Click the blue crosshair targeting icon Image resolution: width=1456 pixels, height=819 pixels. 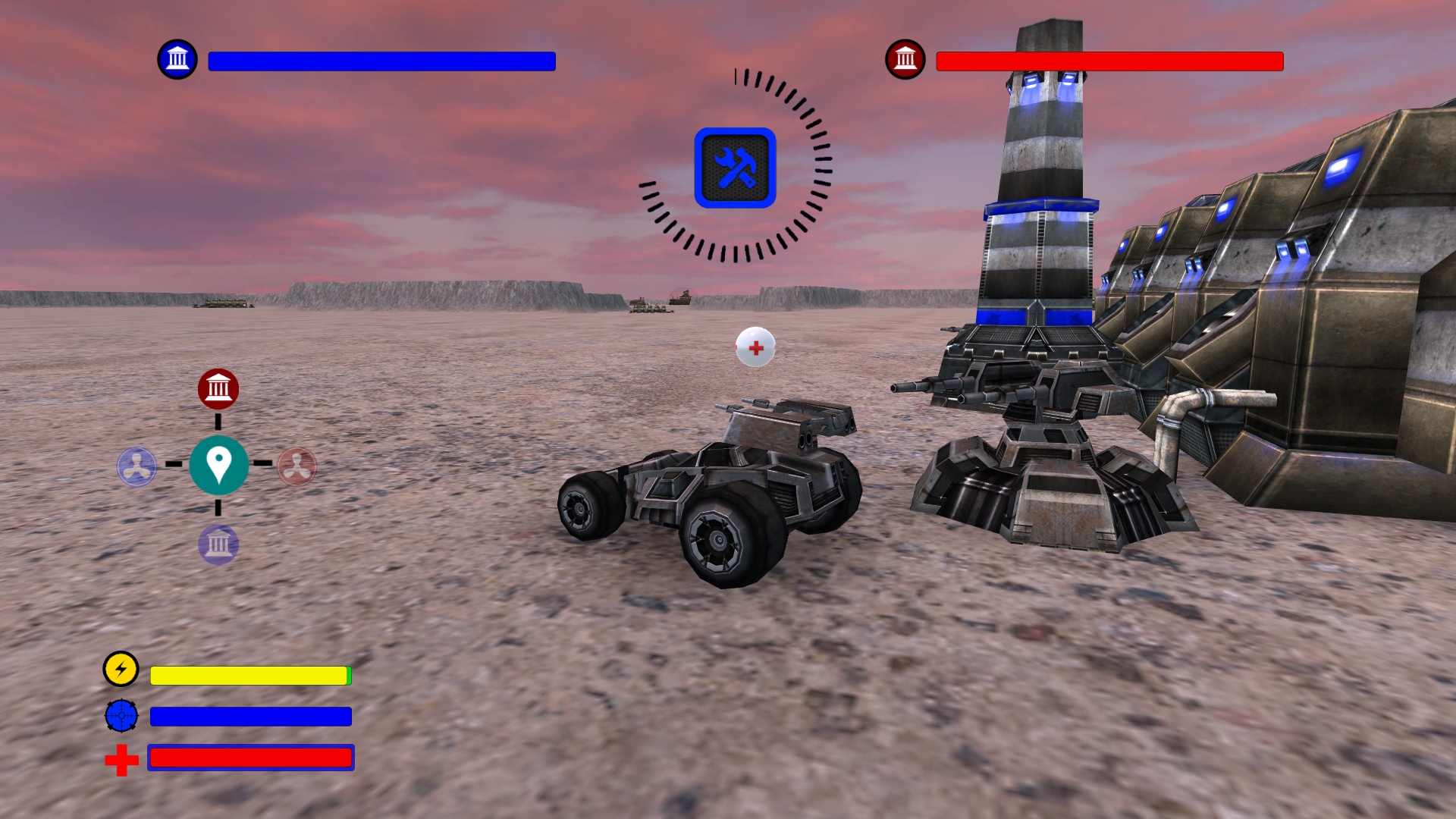(x=120, y=714)
